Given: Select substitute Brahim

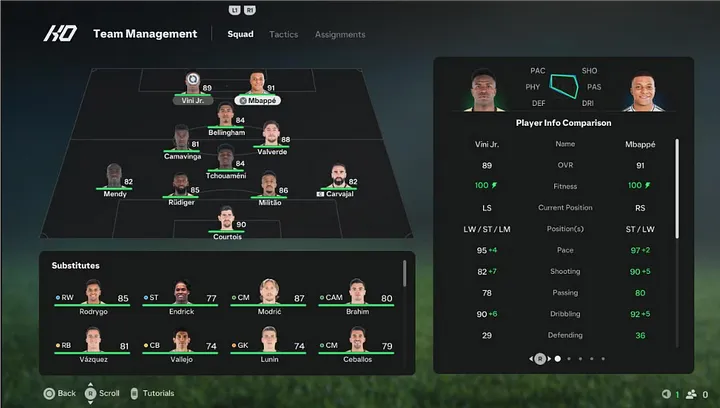Looking at the screenshot, I should coord(355,296).
